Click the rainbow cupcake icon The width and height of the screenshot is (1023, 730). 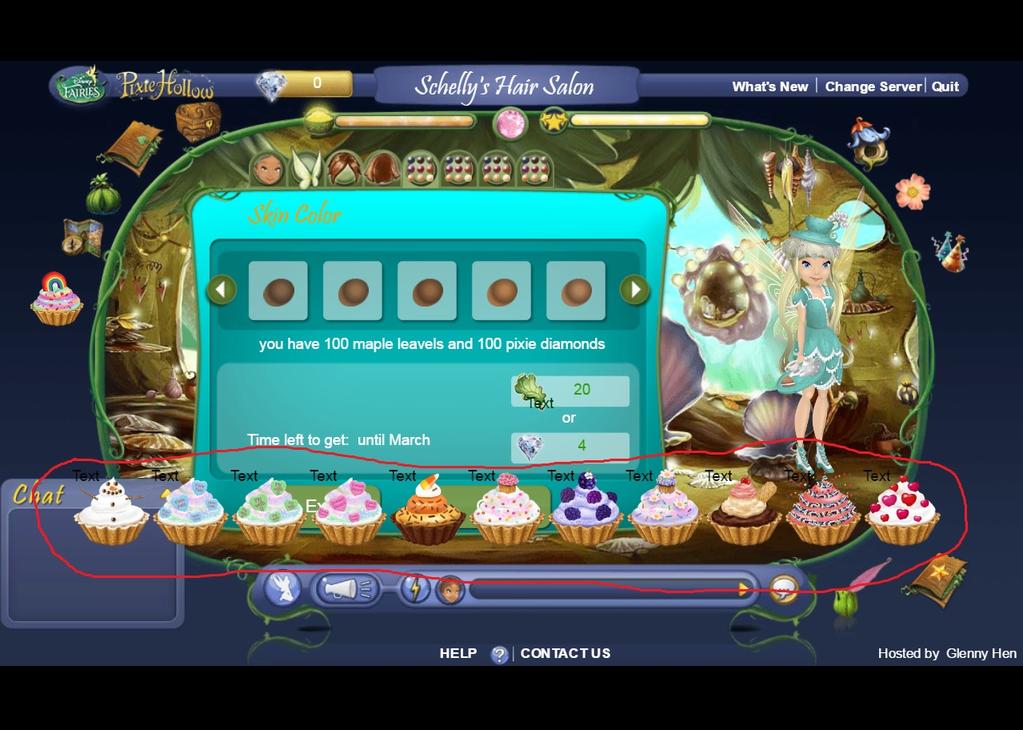click(x=56, y=300)
